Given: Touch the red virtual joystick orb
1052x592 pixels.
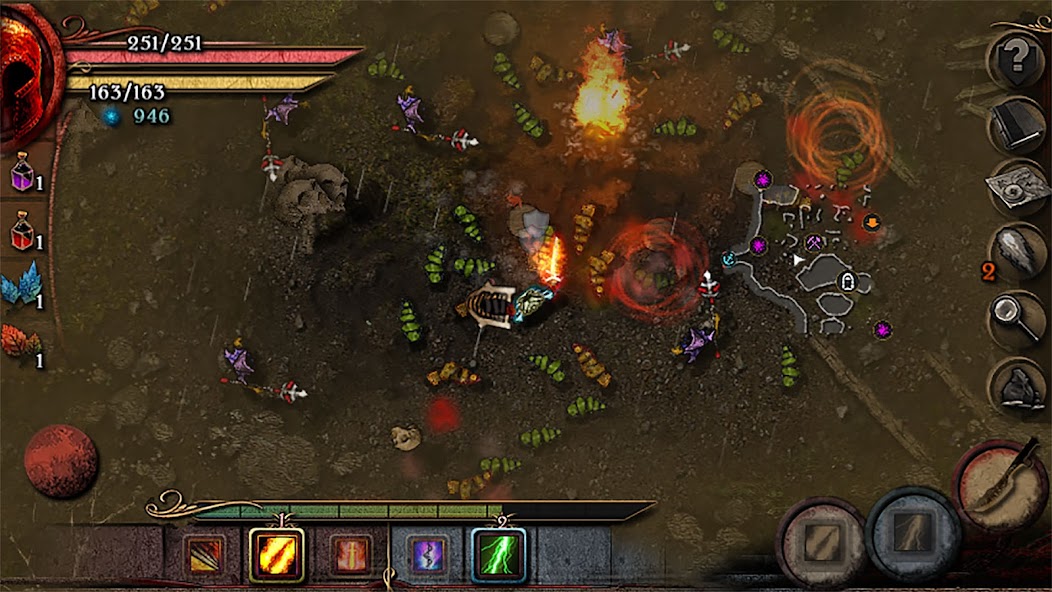Looking at the screenshot, I should pyautogui.click(x=61, y=461).
